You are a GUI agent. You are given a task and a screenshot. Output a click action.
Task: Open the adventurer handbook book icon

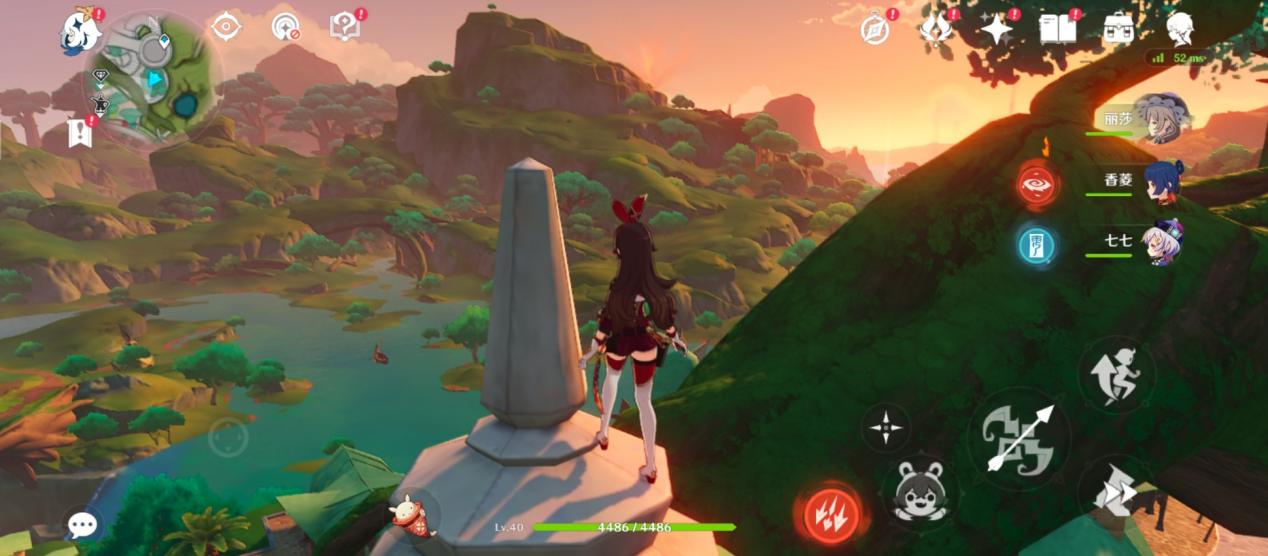(1057, 29)
